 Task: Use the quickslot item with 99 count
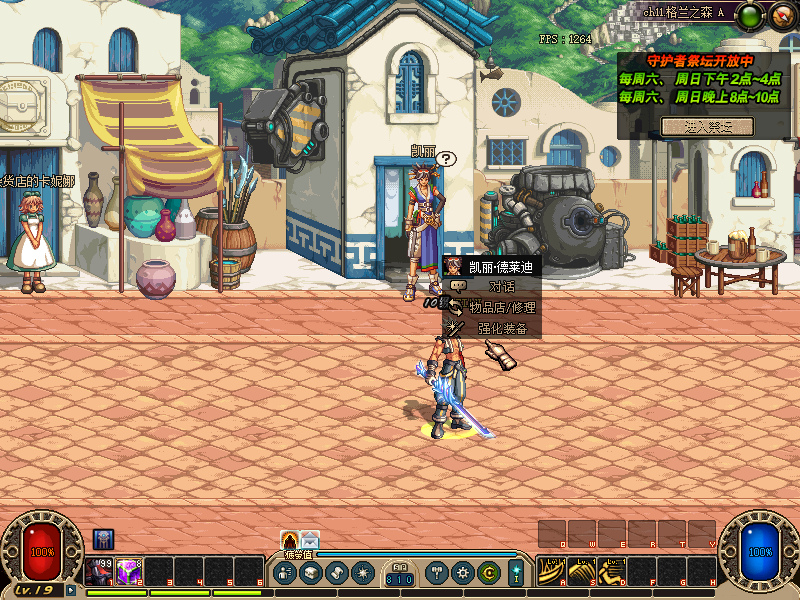(99, 571)
